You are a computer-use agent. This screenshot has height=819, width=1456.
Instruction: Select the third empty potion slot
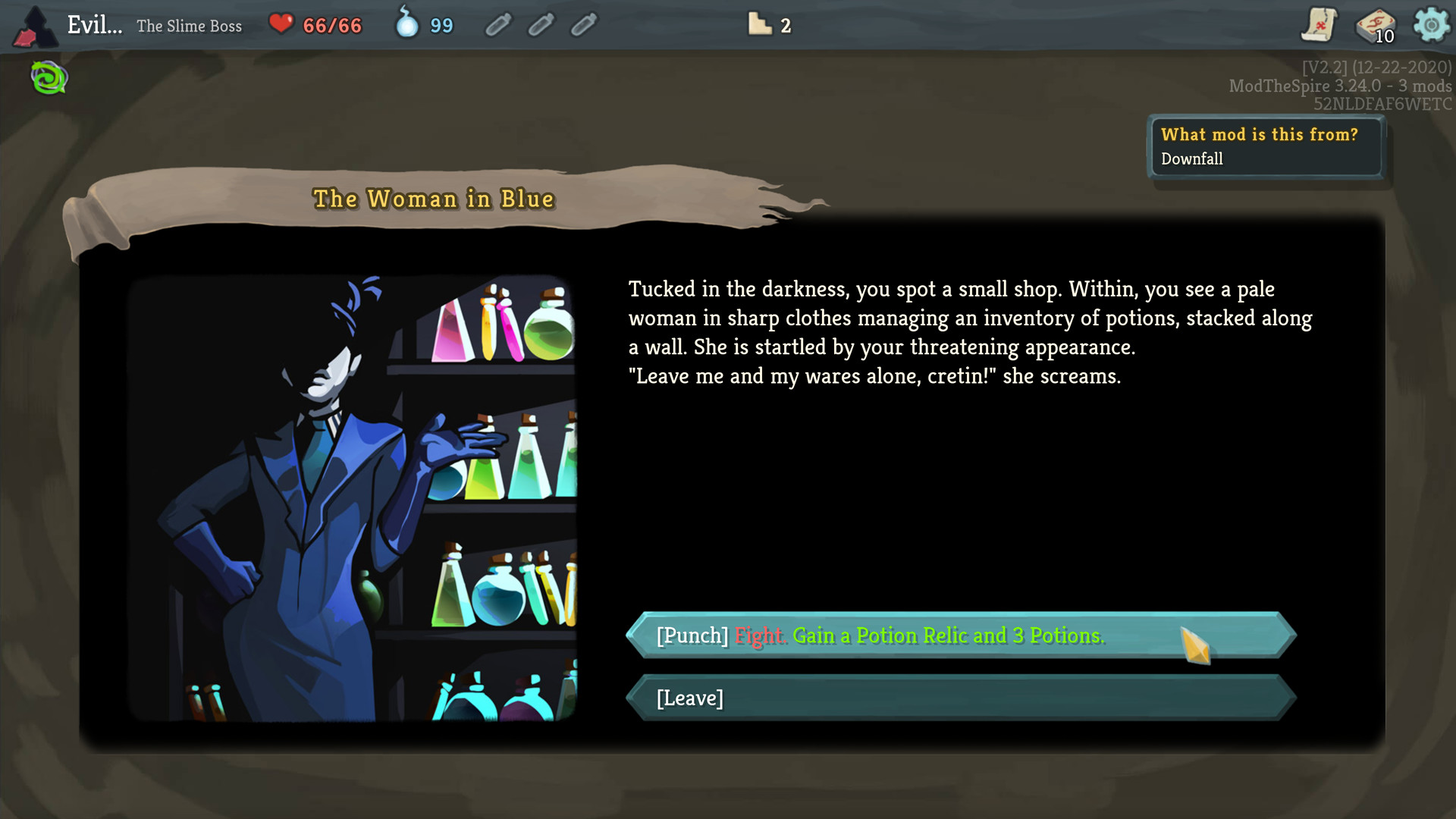coord(584,24)
